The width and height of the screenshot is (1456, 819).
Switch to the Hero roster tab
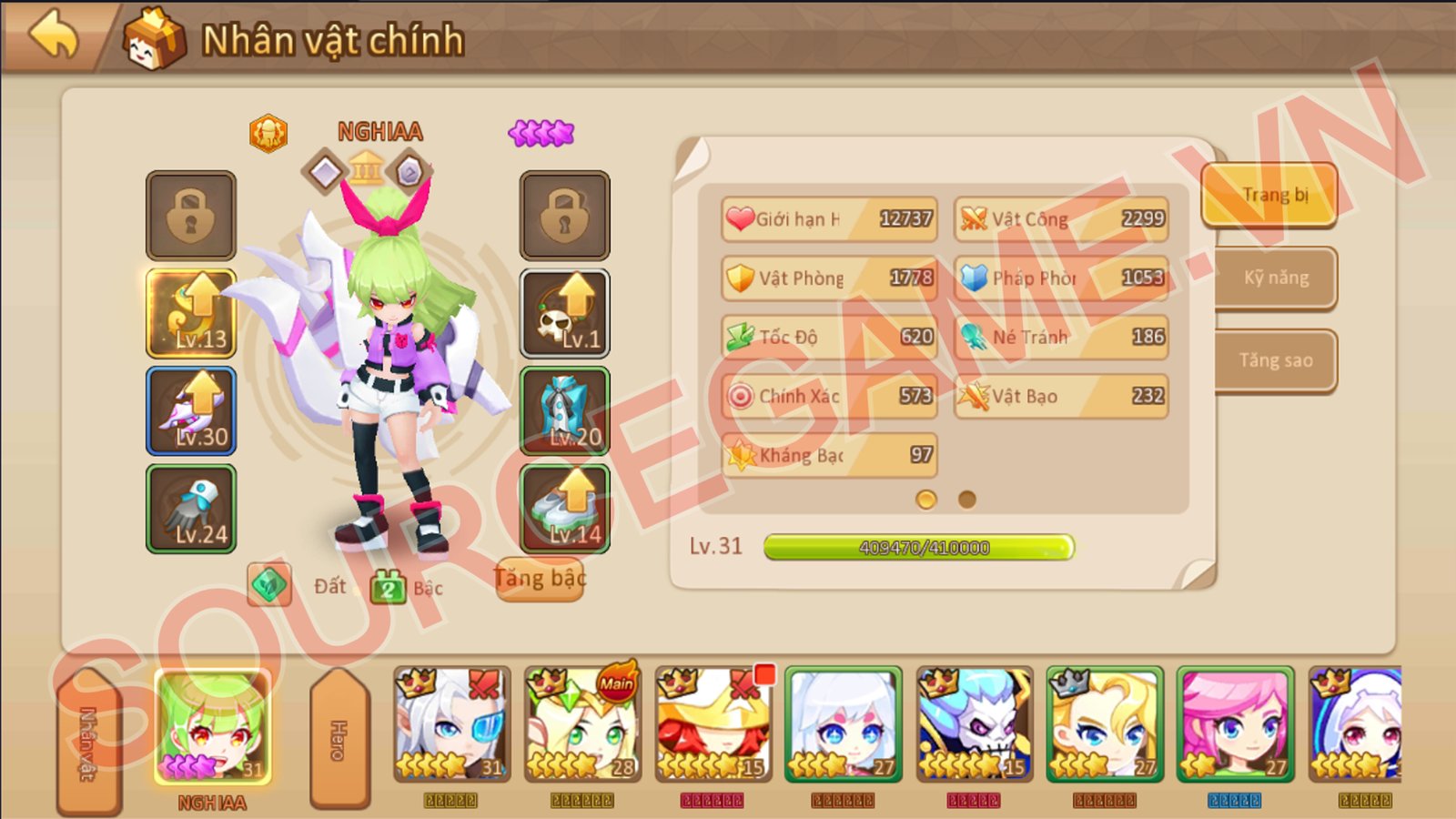339,739
